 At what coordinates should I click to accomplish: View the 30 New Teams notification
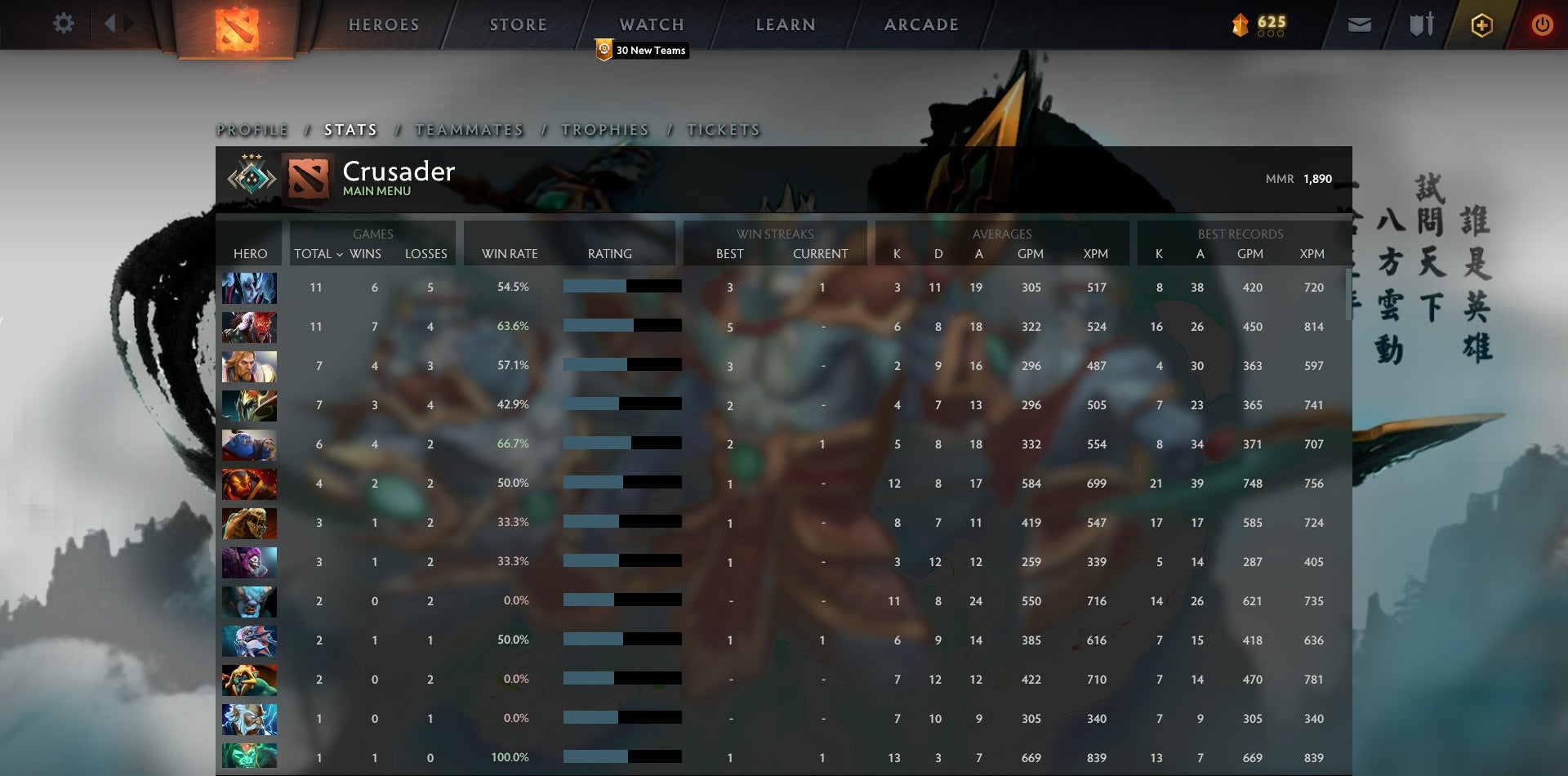click(642, 50)
